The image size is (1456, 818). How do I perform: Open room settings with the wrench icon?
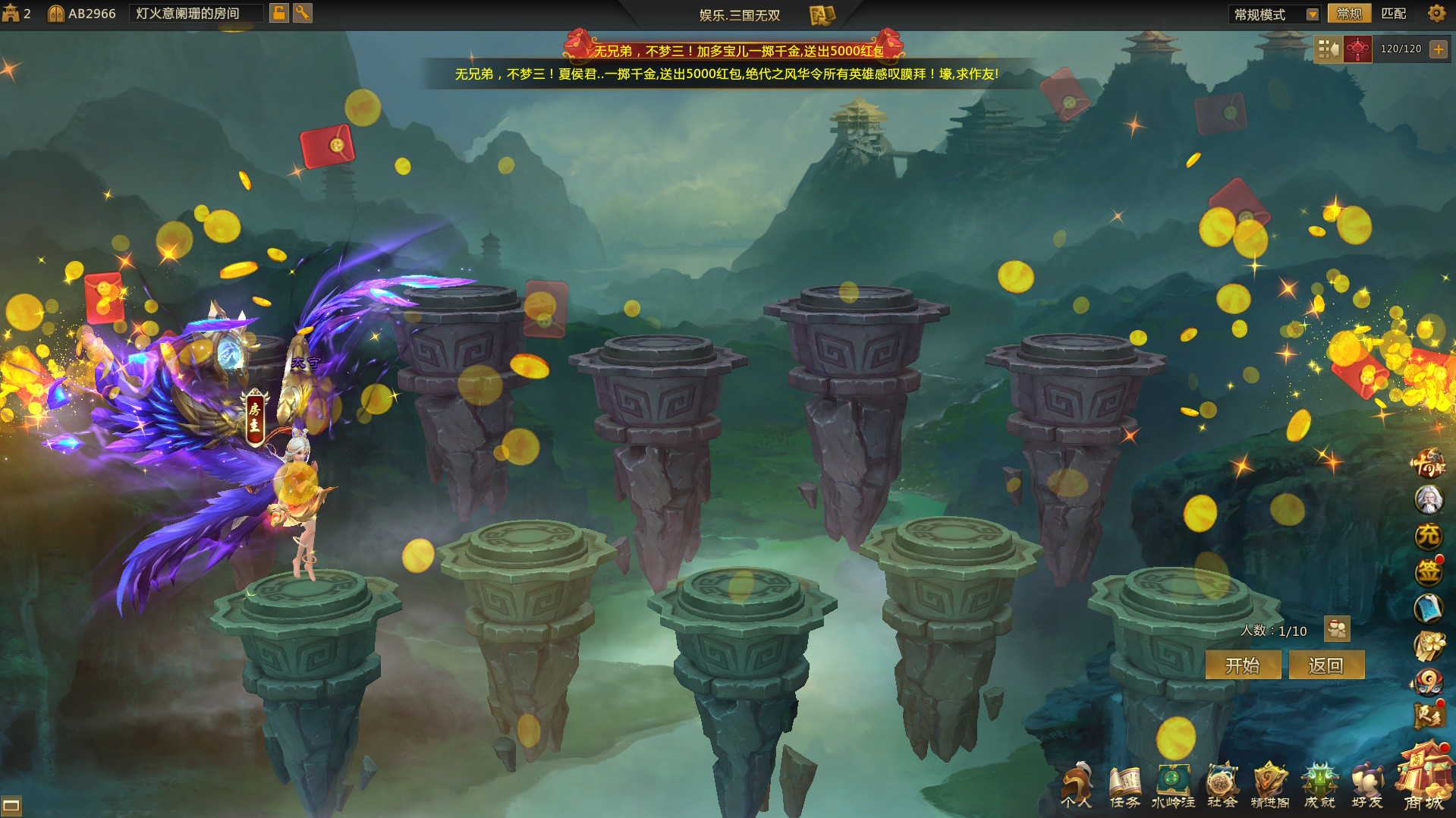point(303,13)
